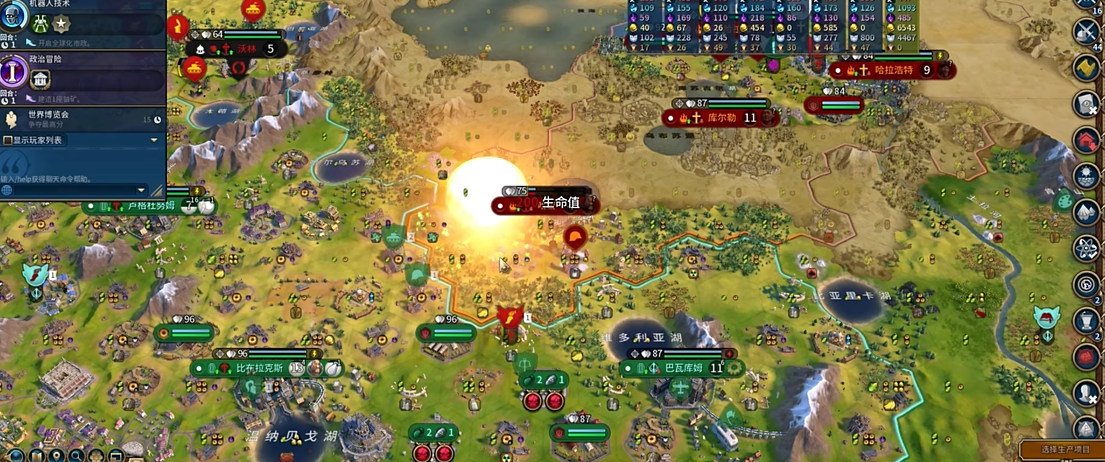Click the 选择生产项目 button
Image resolution: width=1105 pixels, height=462 pixels.
pos(1062,450)
